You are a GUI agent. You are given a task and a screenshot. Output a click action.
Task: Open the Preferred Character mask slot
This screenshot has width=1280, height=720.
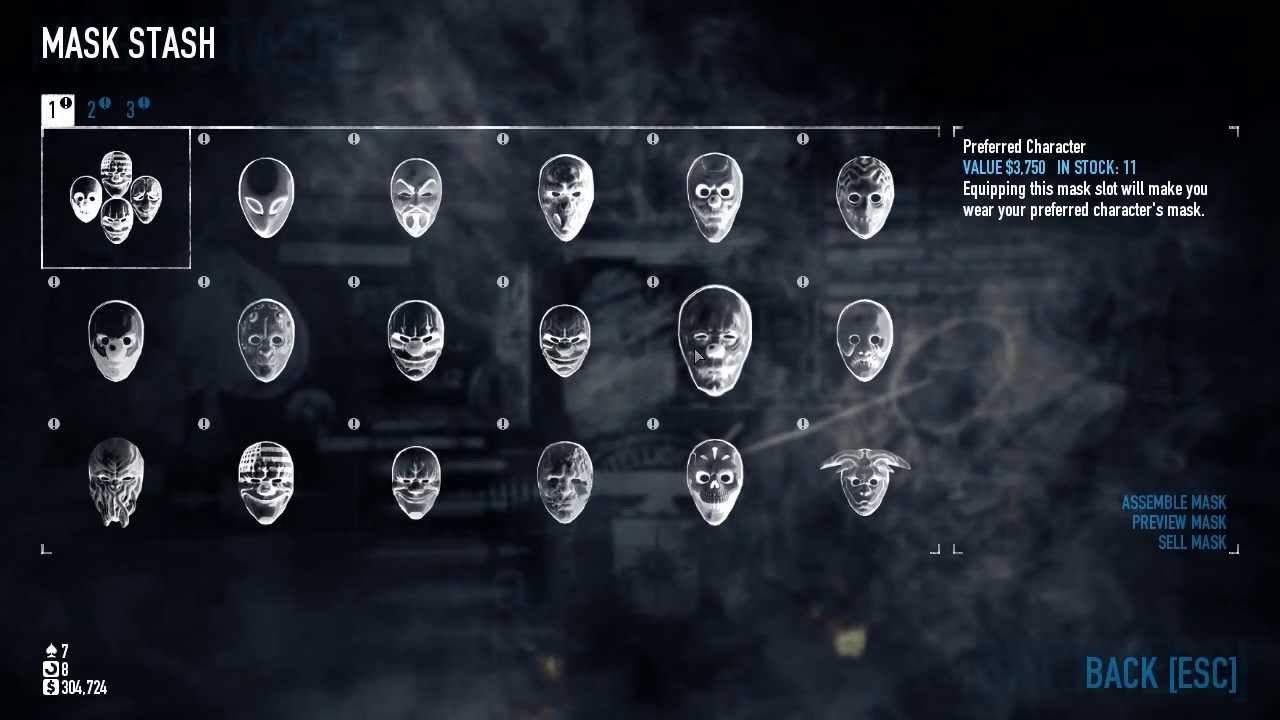115,197
